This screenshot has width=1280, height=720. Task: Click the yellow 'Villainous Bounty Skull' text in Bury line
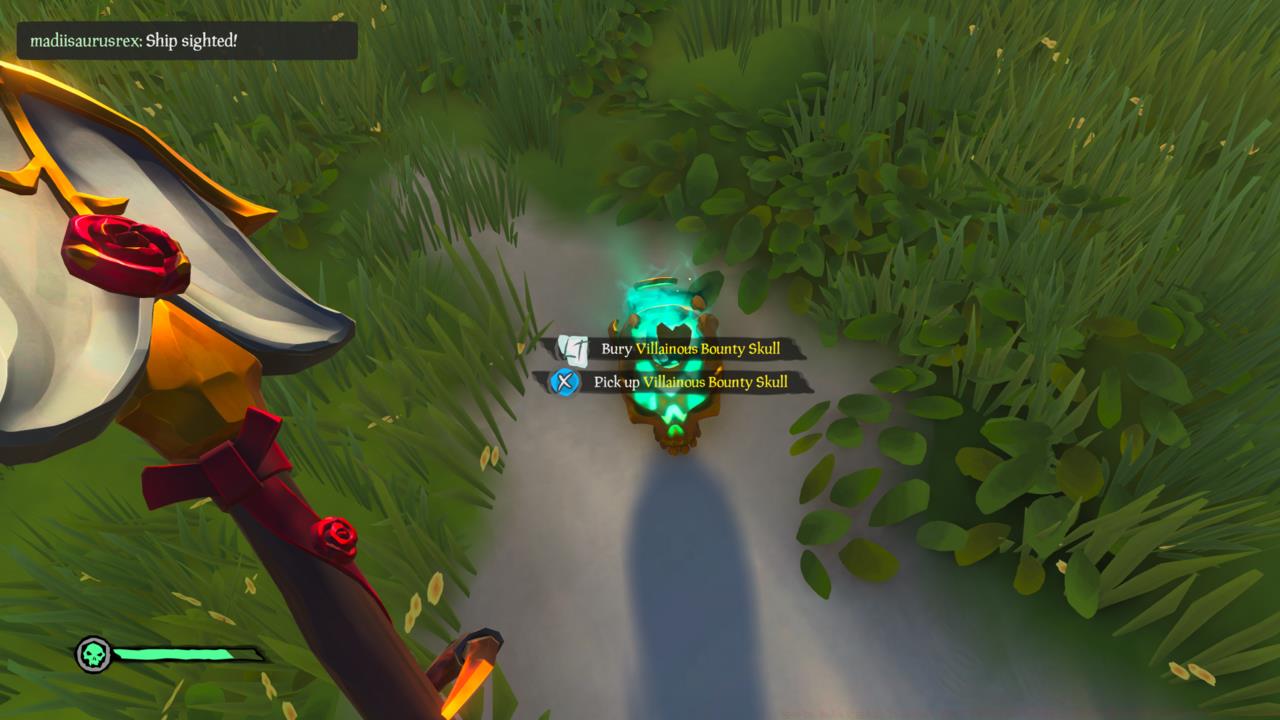point(710,348)
